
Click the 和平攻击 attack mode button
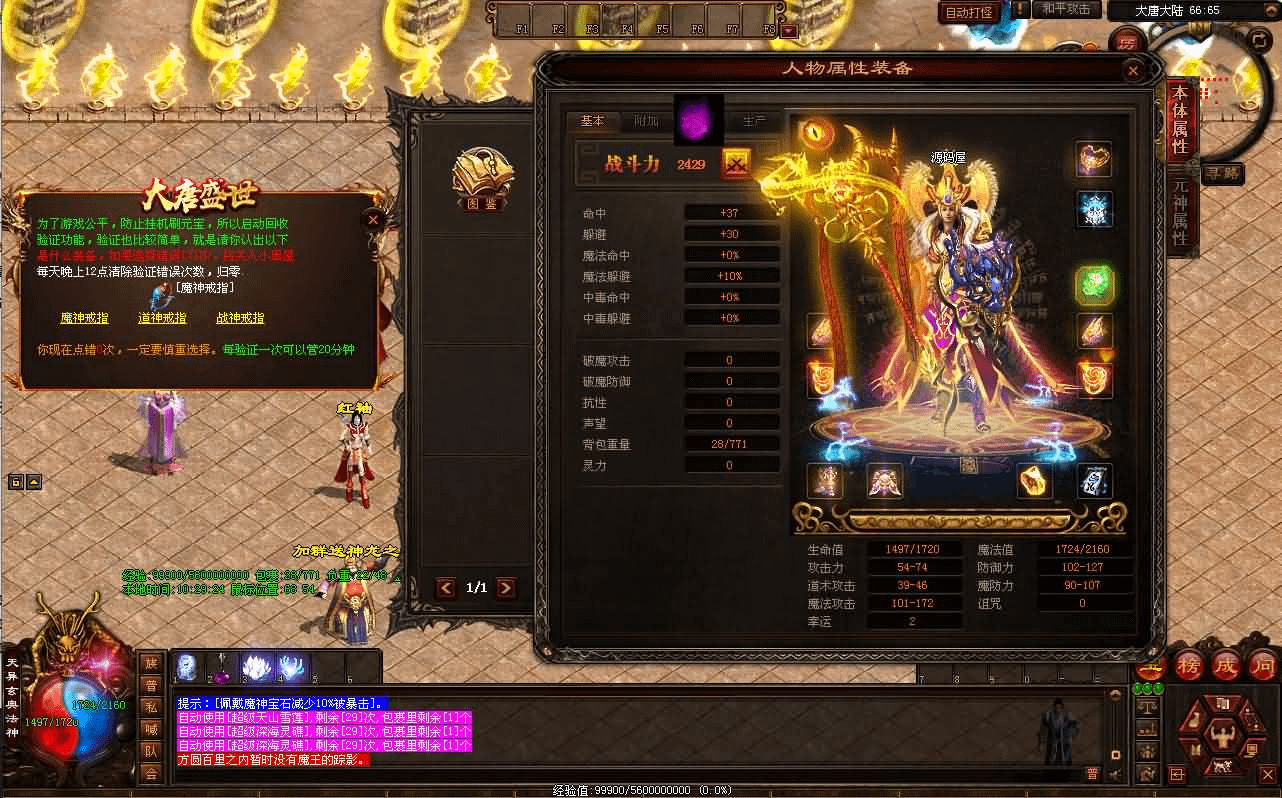click(x=1066, y=9)
